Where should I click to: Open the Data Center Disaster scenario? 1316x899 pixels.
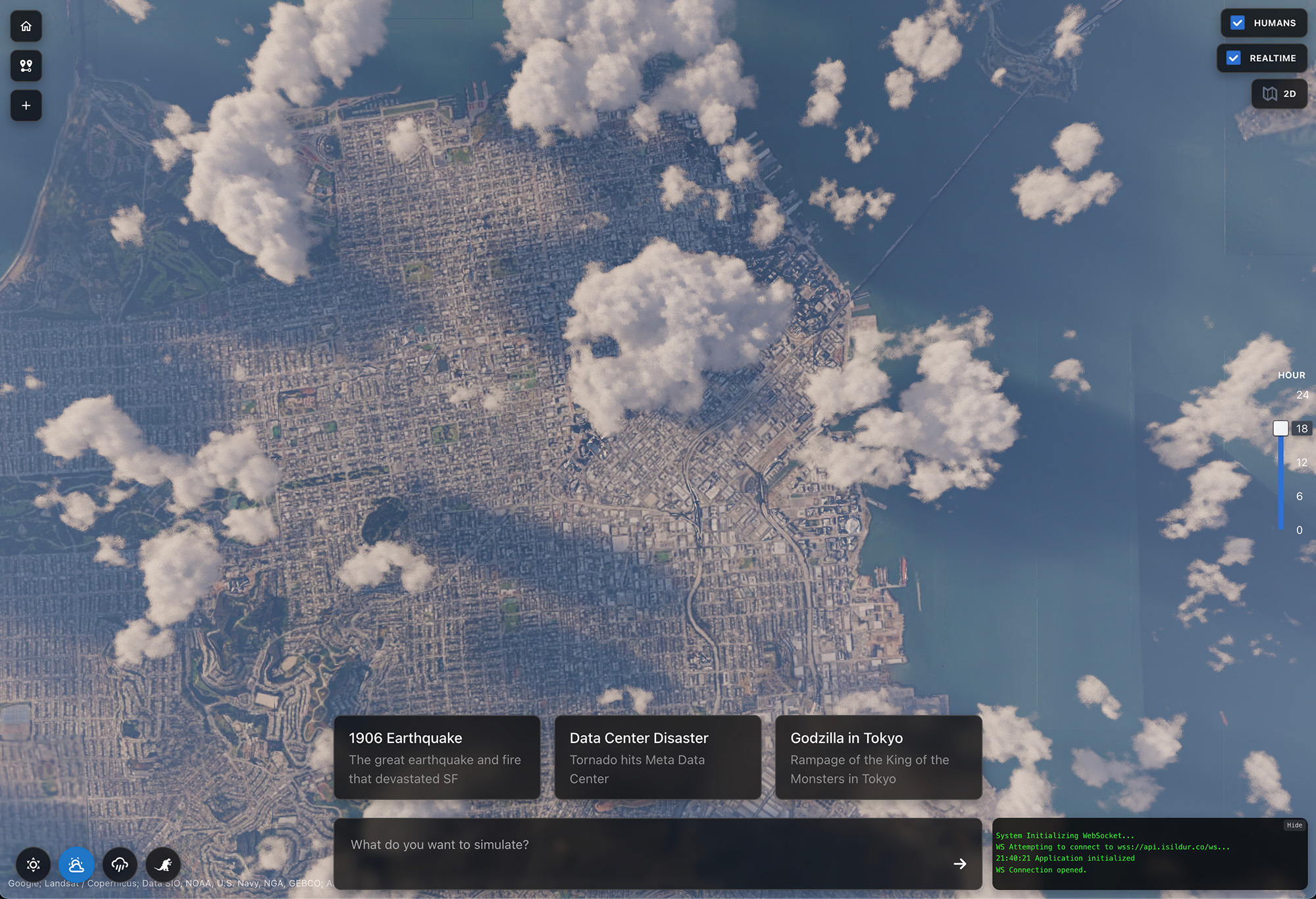657,757
